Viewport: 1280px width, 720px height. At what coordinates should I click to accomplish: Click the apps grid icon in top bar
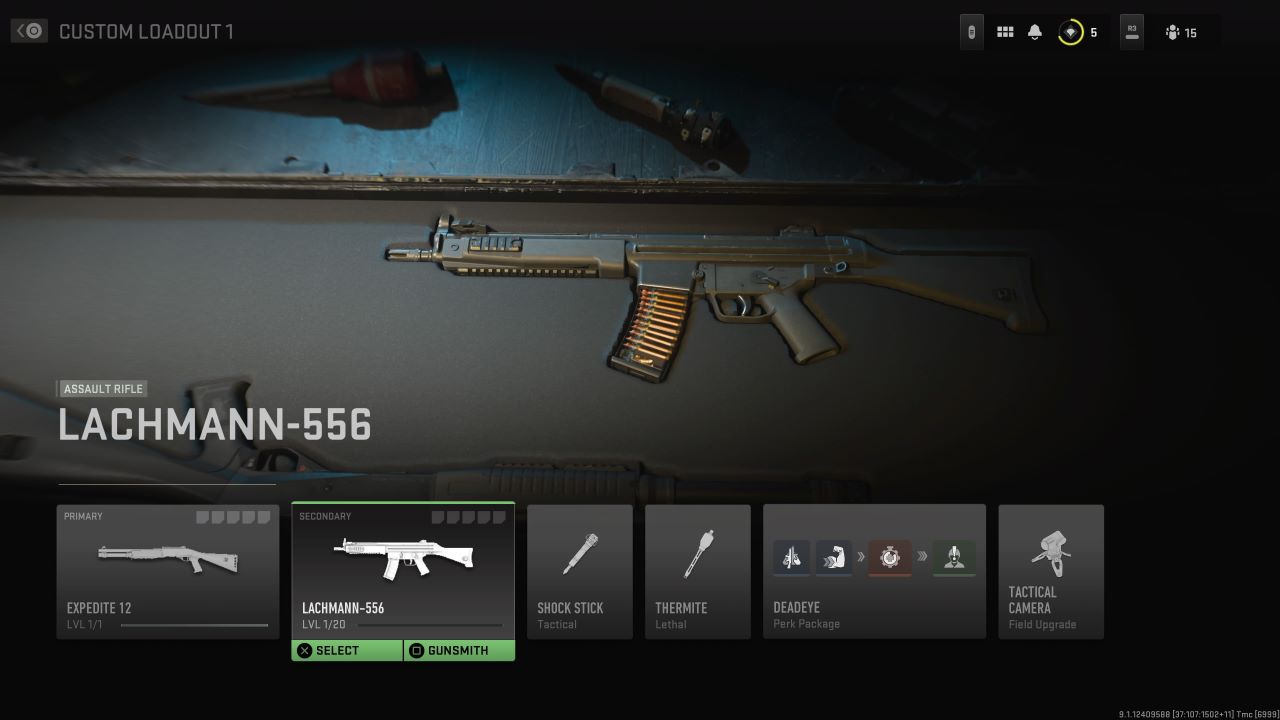click(1004, 31)
